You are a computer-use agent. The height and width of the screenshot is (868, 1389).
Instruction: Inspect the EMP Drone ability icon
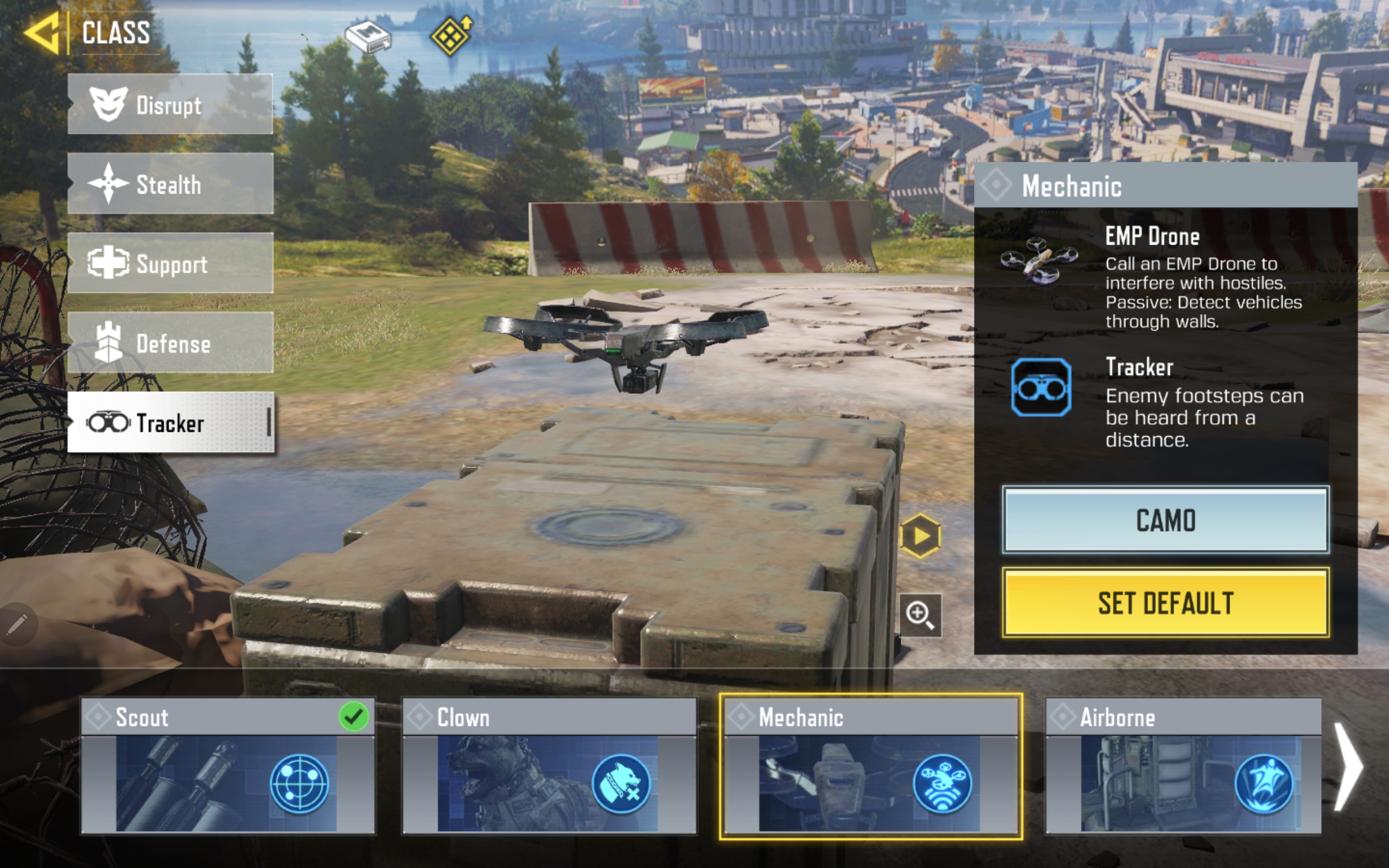tap(1039, 260)
